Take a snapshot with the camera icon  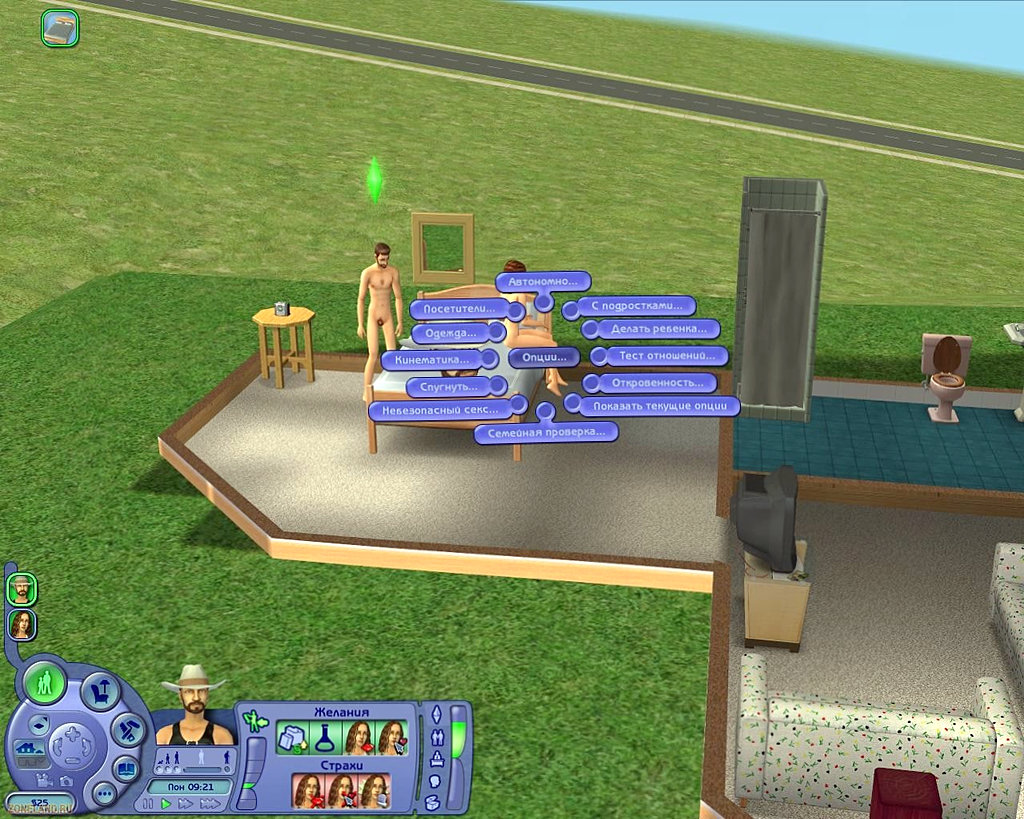pos(65,780)
